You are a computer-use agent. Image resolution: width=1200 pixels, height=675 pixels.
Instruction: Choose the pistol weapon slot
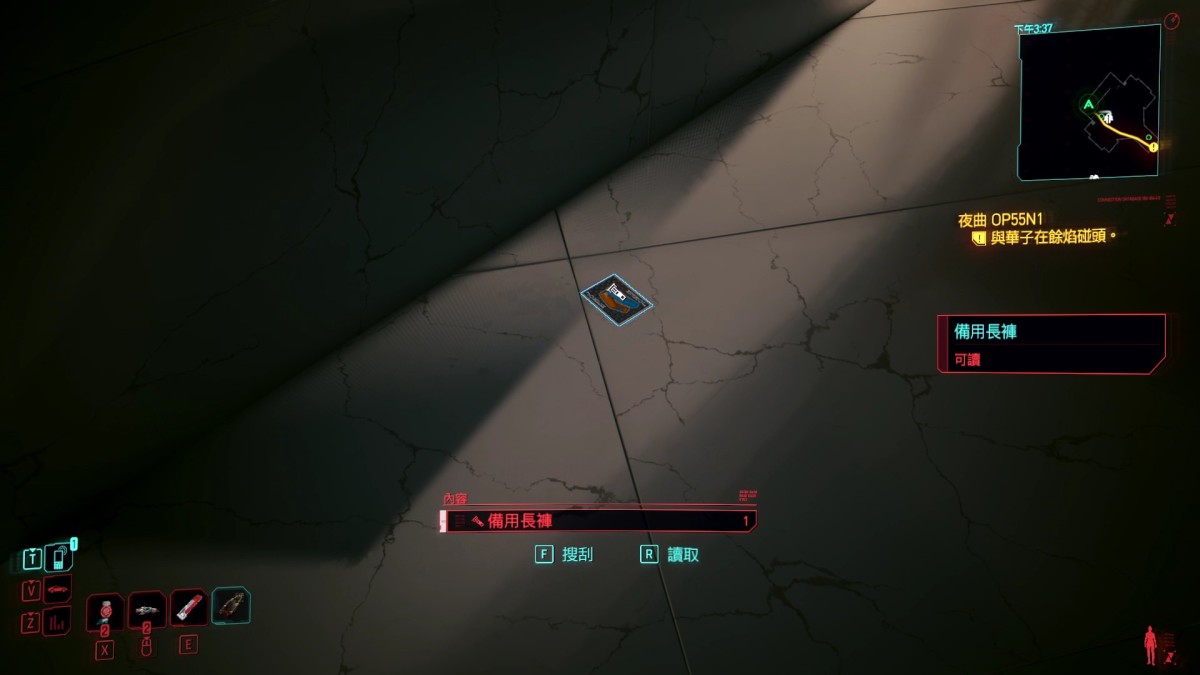coord(146,609)
